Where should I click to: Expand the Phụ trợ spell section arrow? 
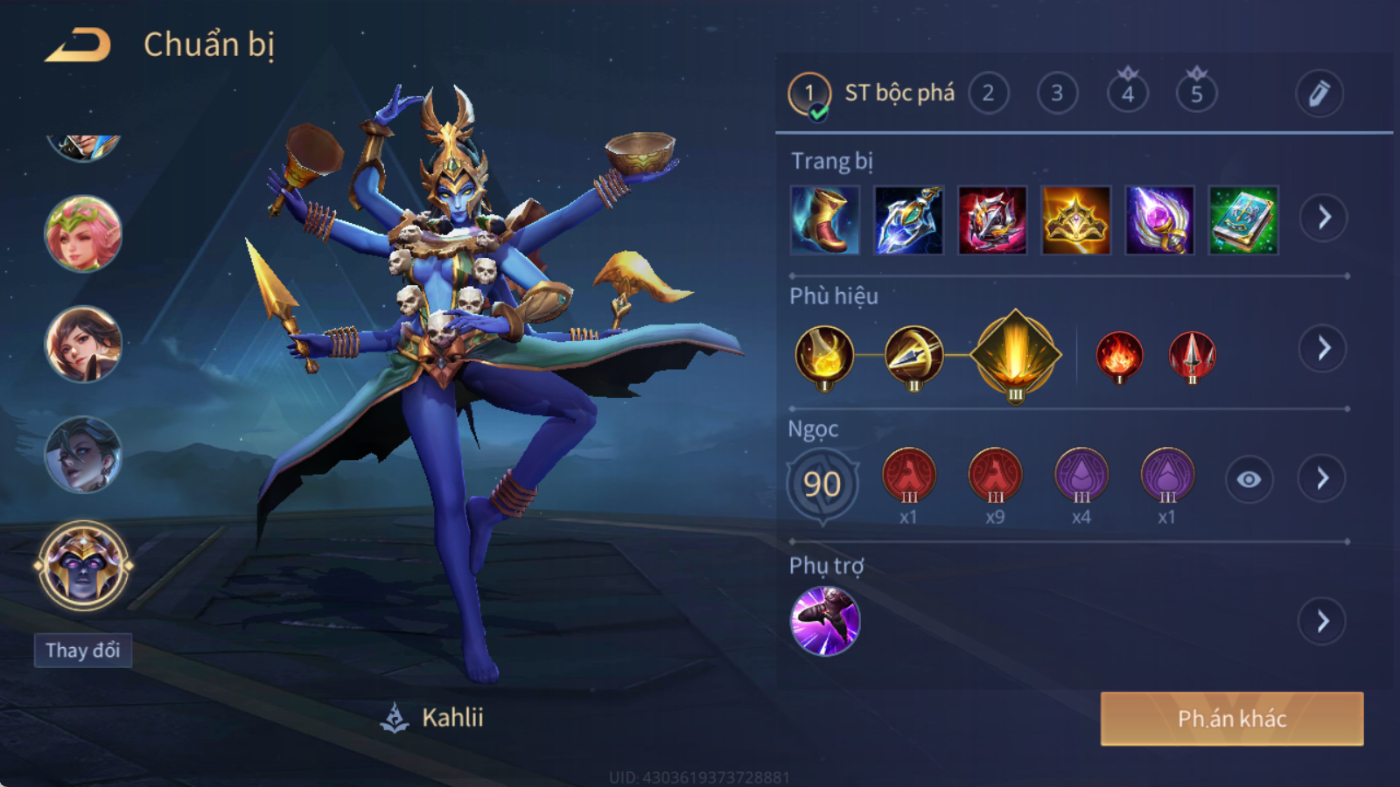click(1322, 621)
